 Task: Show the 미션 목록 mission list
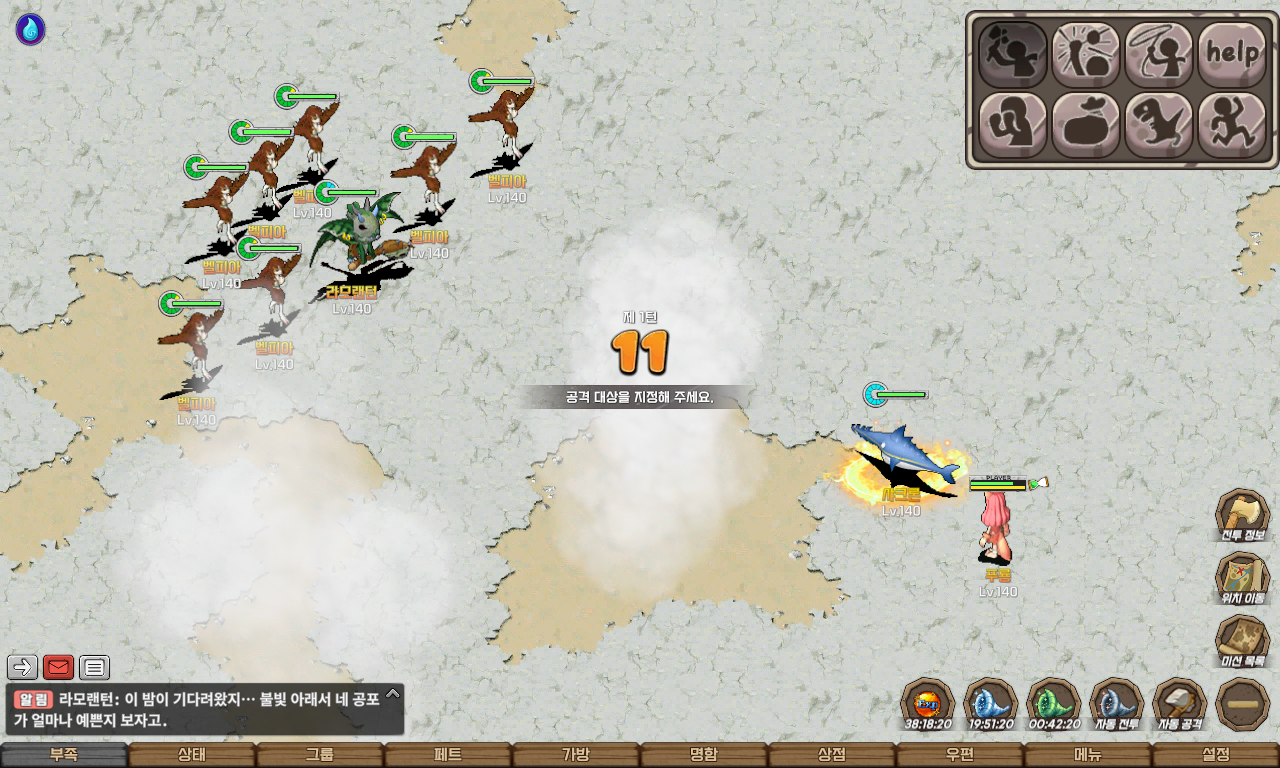pyautogui.click(x=1242, y=642)
